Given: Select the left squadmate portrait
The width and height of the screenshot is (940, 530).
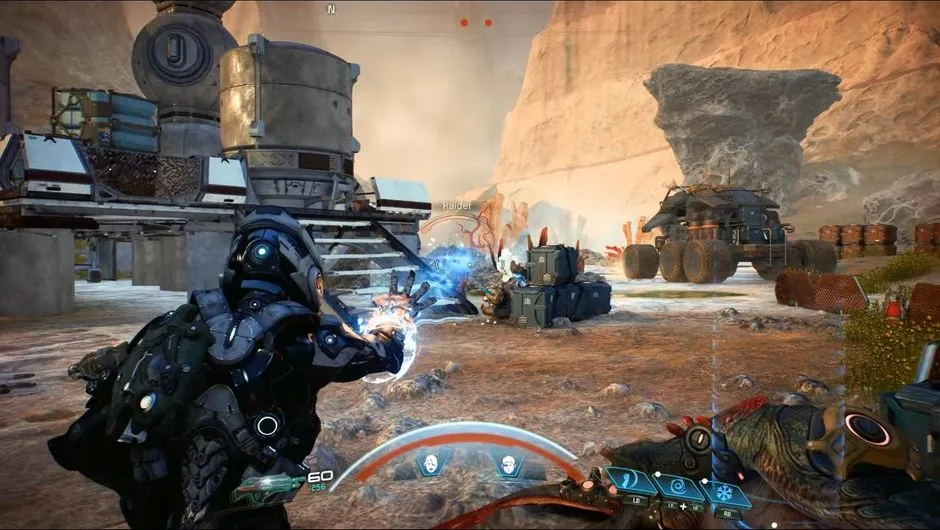Looking at the screenshot, I should [431, 463].
